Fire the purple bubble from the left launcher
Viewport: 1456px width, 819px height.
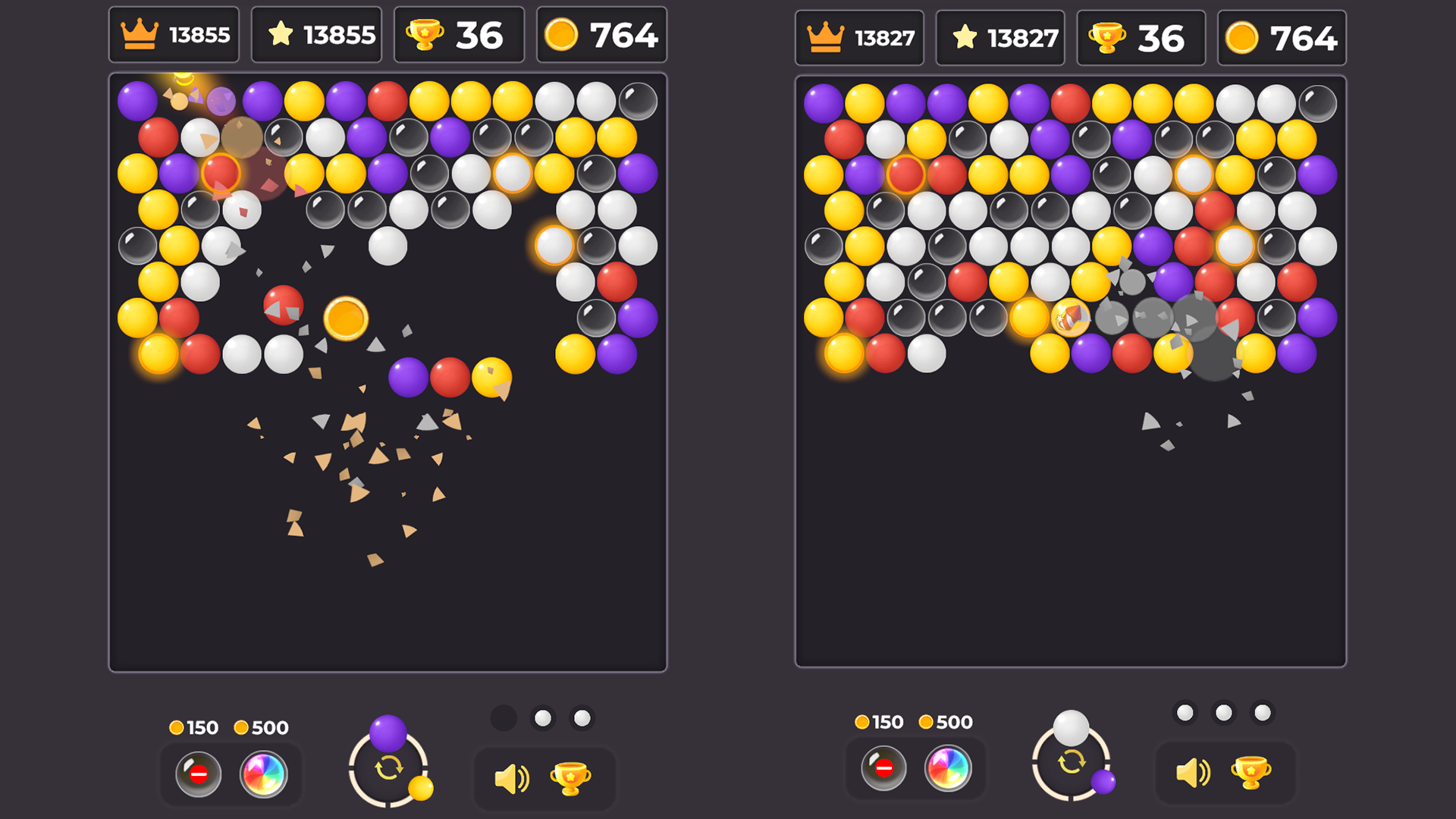[388, 736]
